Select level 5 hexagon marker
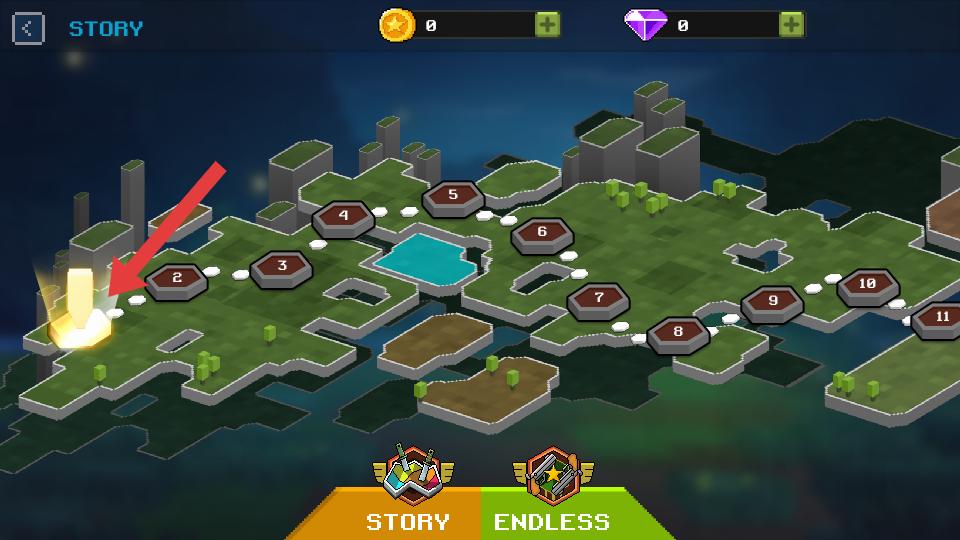The height and width of the screenshot is (540, 960). (453, 196)
